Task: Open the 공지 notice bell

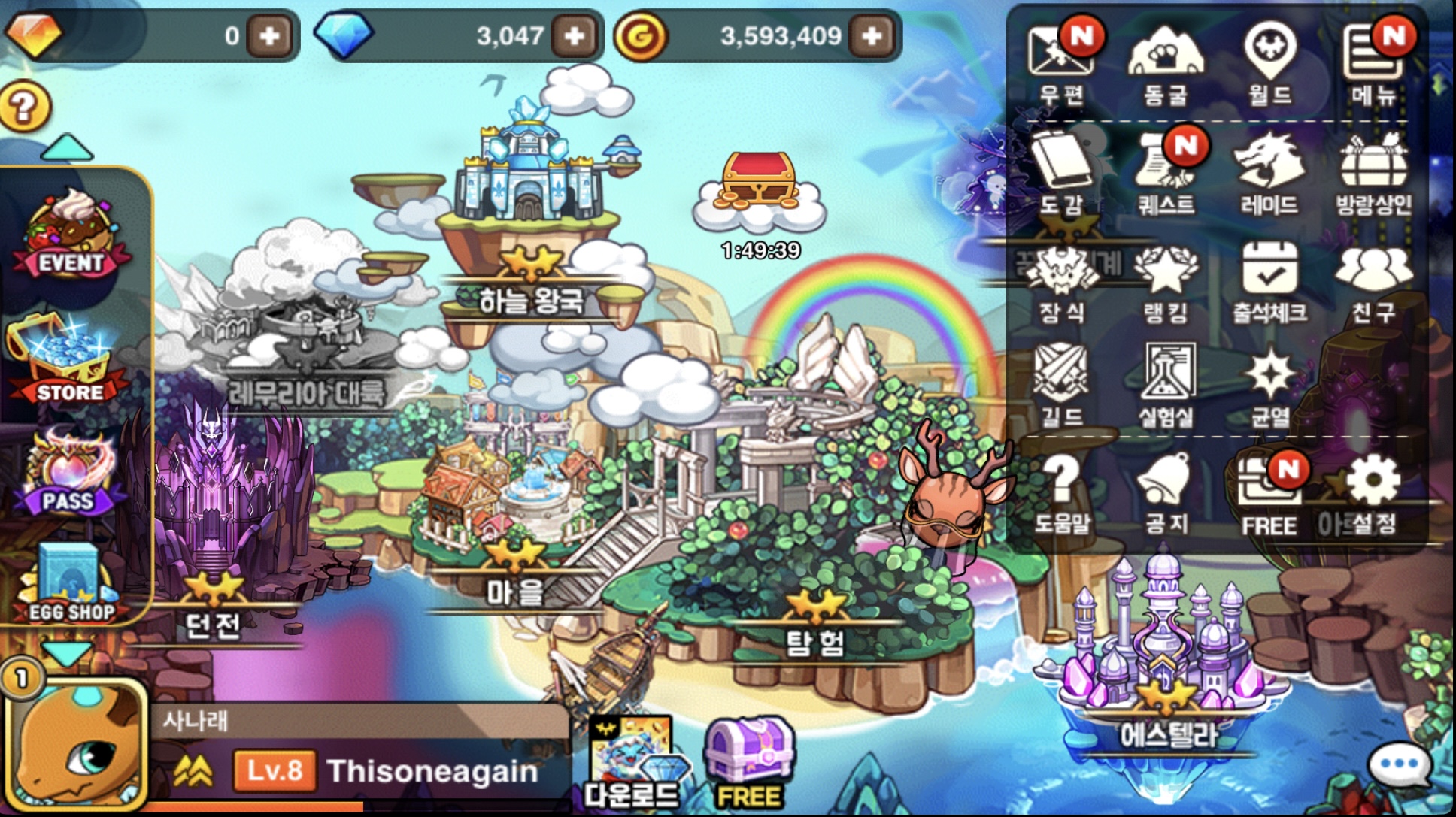Action: point(1165,490)
